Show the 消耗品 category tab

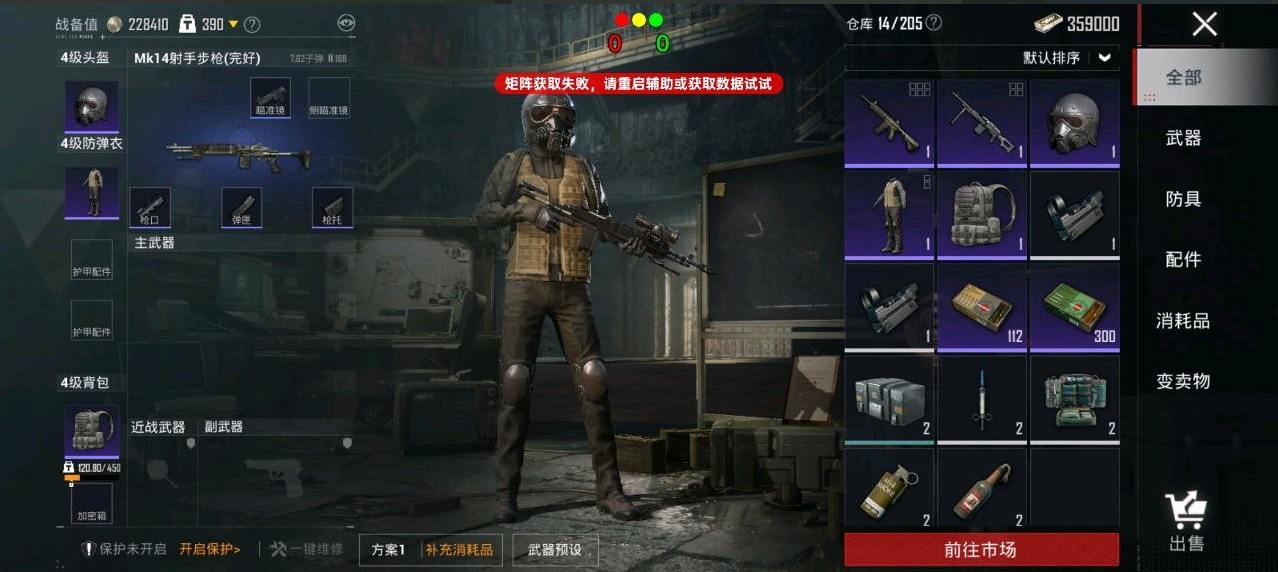(1183, 321)
